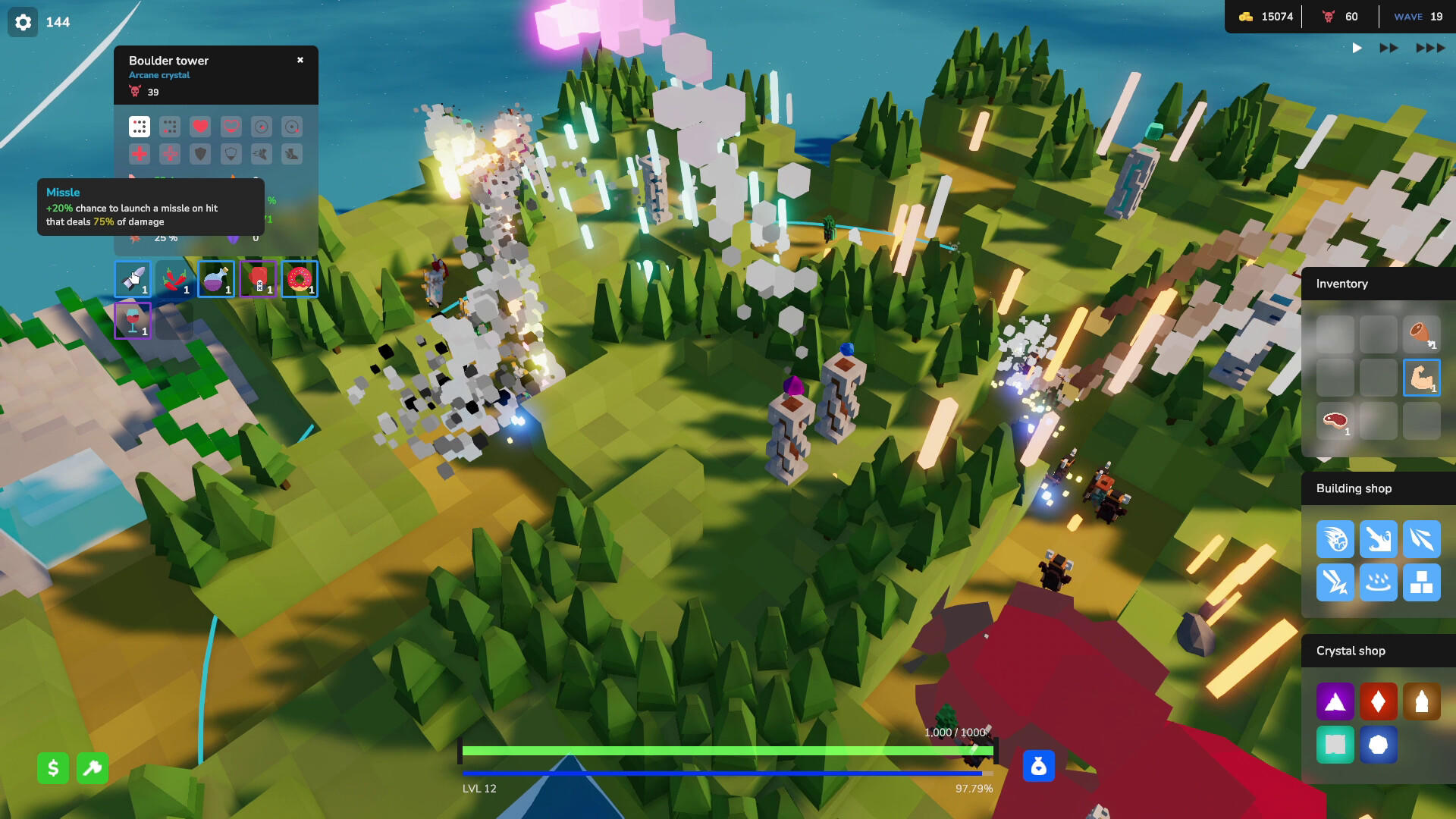Image resolution: width=1456 pixels, height=819 pixels.
Task: Click the LVL 12 experience bar
Action: [x=728, y=770]
